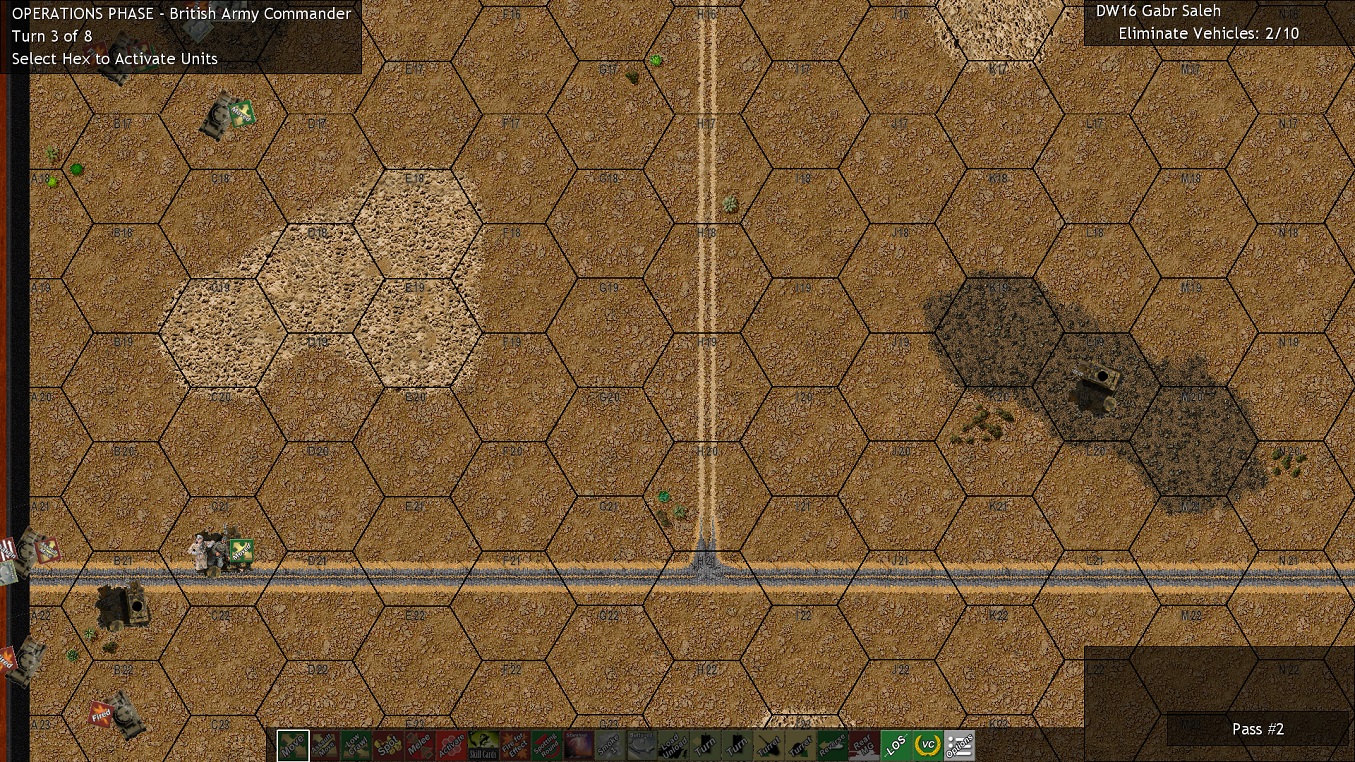The width and height of the screenshot is (1355, 762).
Task: Call a Spotting Round with its icon
Action: [548, 745]
